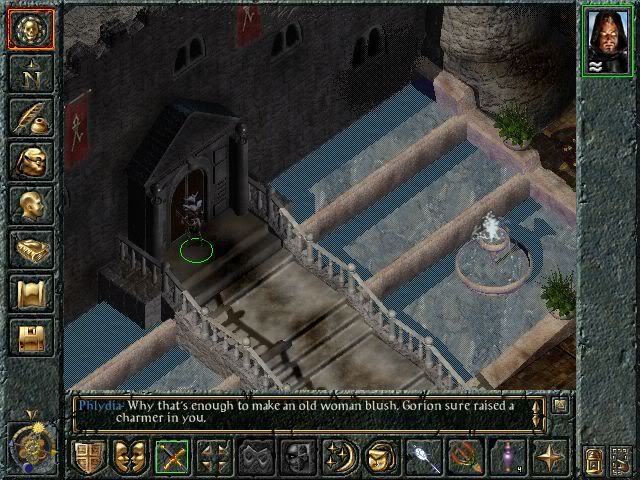Open special abilities with the gold star button
The image size is (640, 480).
[551, 457]
